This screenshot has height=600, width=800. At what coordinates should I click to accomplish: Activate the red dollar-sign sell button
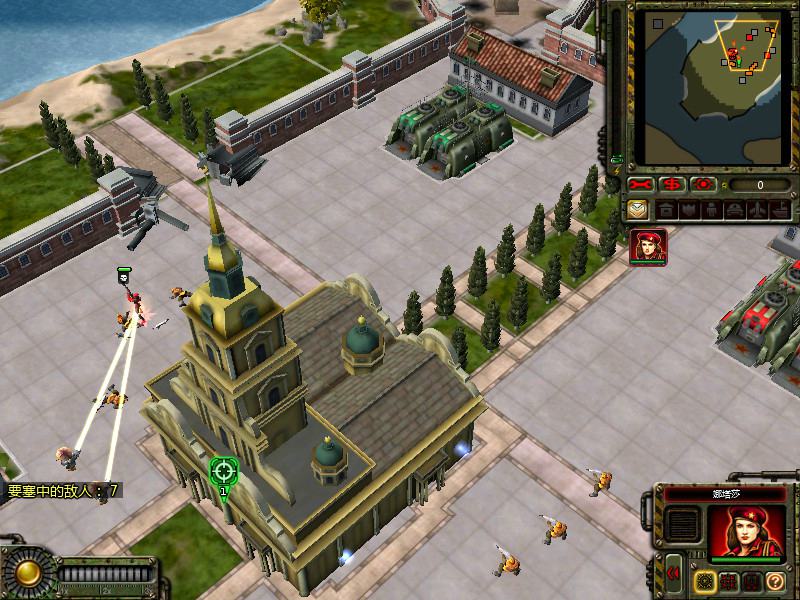[673, 185]
